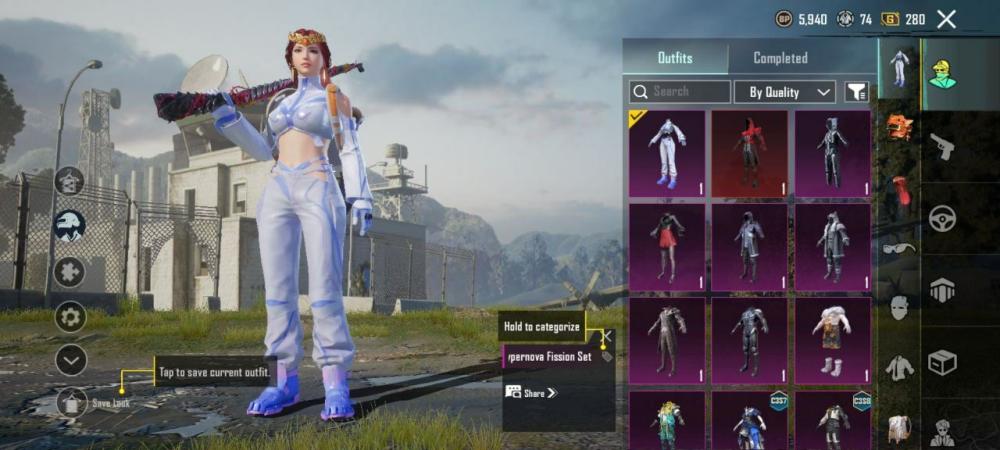Open the steering wheel vehicle category

click(941, 219)
